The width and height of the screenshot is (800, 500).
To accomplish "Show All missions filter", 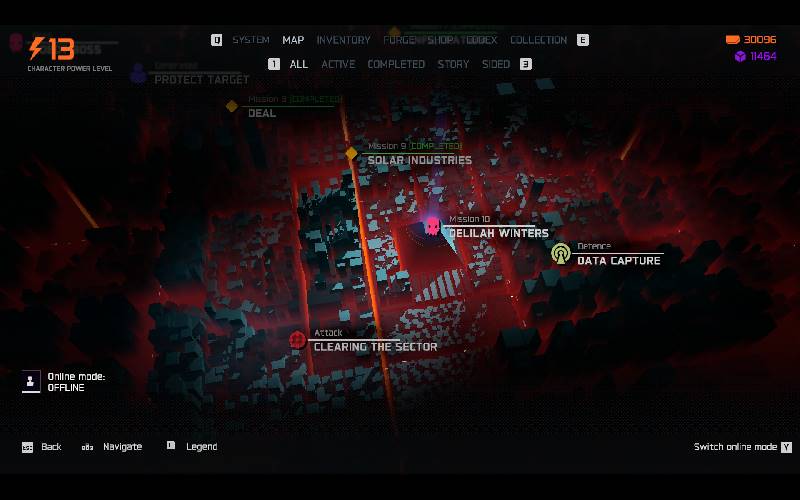I will tap(299, 64).
